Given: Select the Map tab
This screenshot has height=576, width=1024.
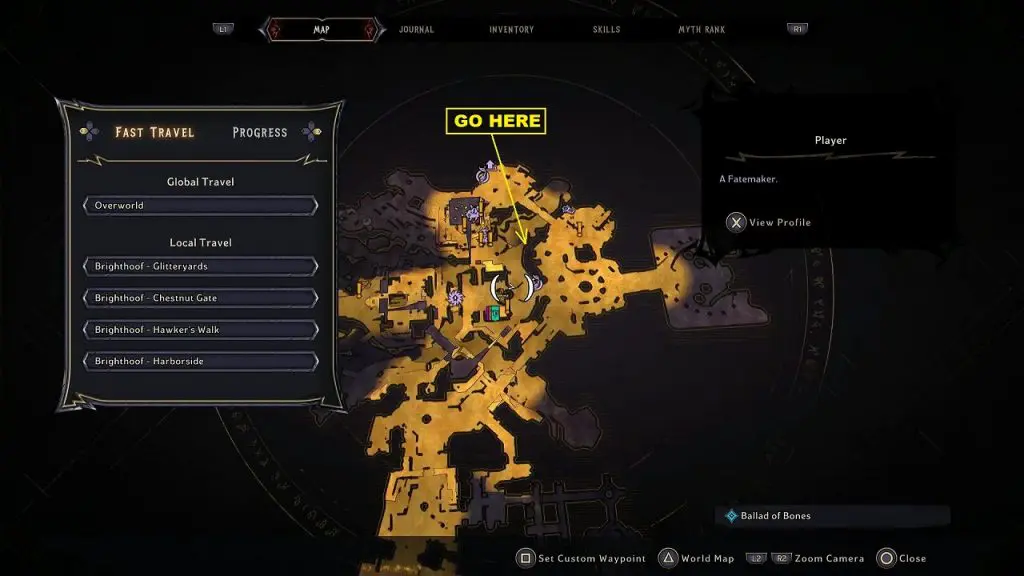Looking at the screenshot, I should pyautogui.click(x=321, y=30).
